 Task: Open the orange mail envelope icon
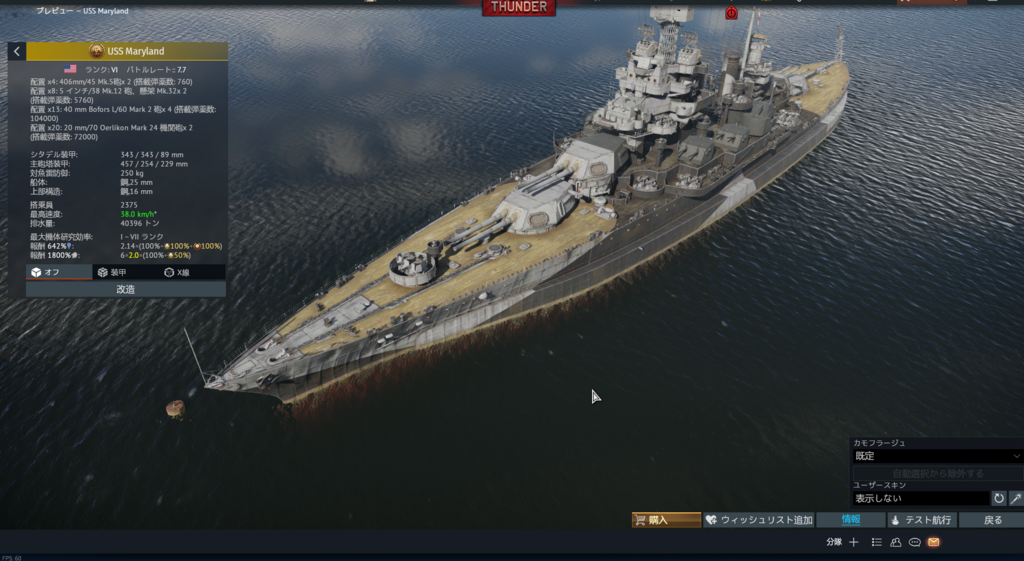click(x=933, y=542)
